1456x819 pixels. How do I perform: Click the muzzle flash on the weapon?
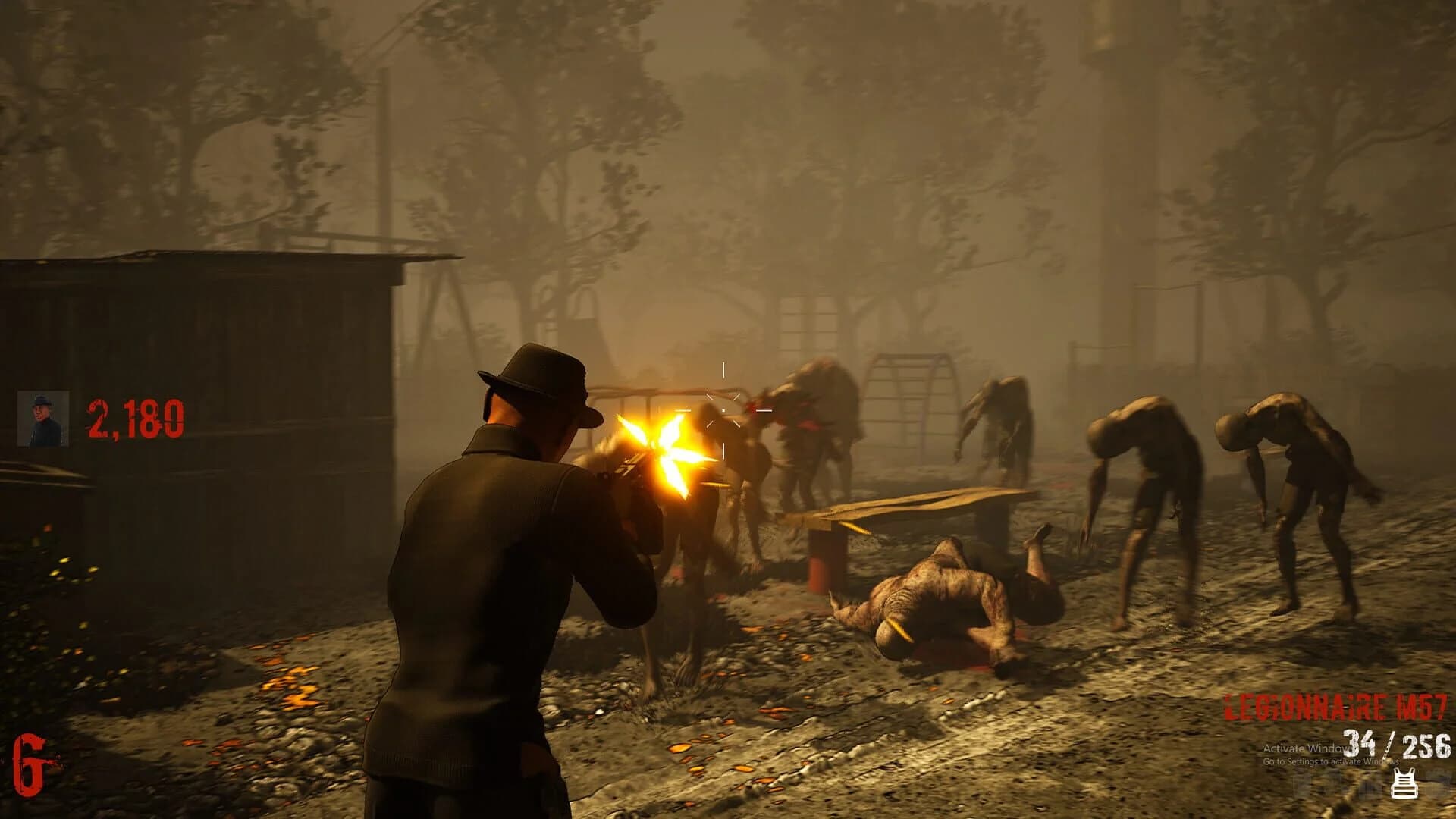click(663, 444)
